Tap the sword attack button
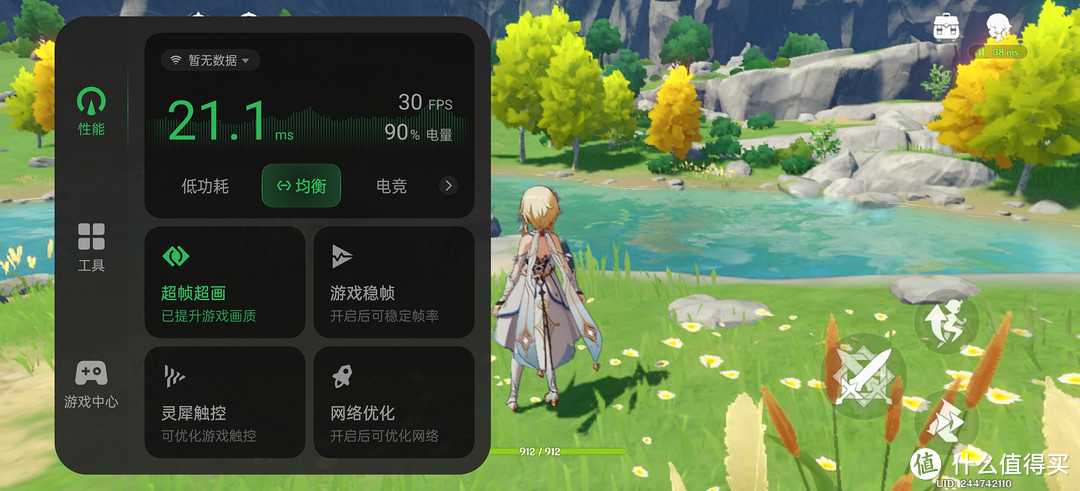1080x491 pixels. [863, 376]
